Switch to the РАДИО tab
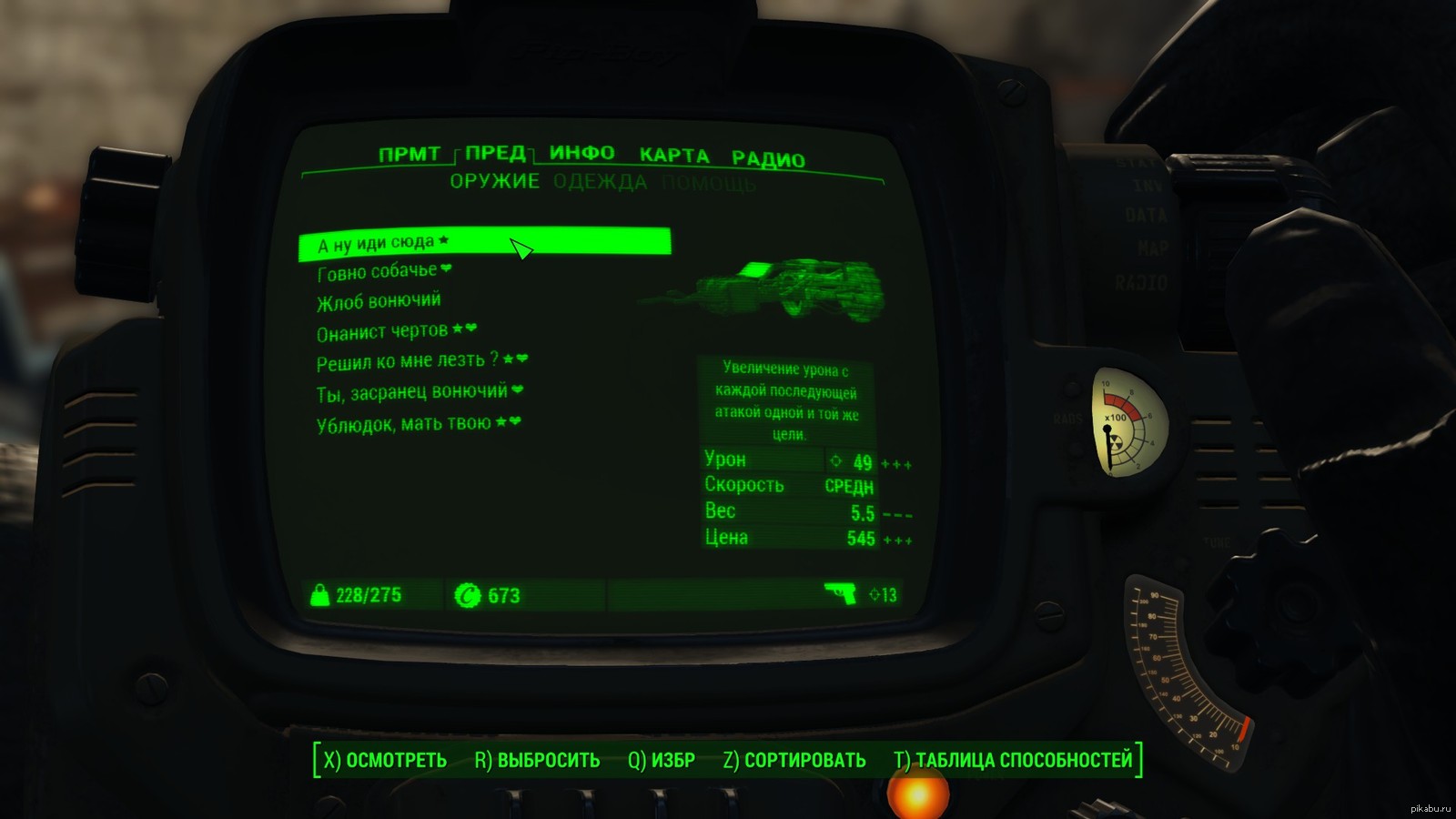The height and width of the screenshot is (819, 1456). pos(768,159)
